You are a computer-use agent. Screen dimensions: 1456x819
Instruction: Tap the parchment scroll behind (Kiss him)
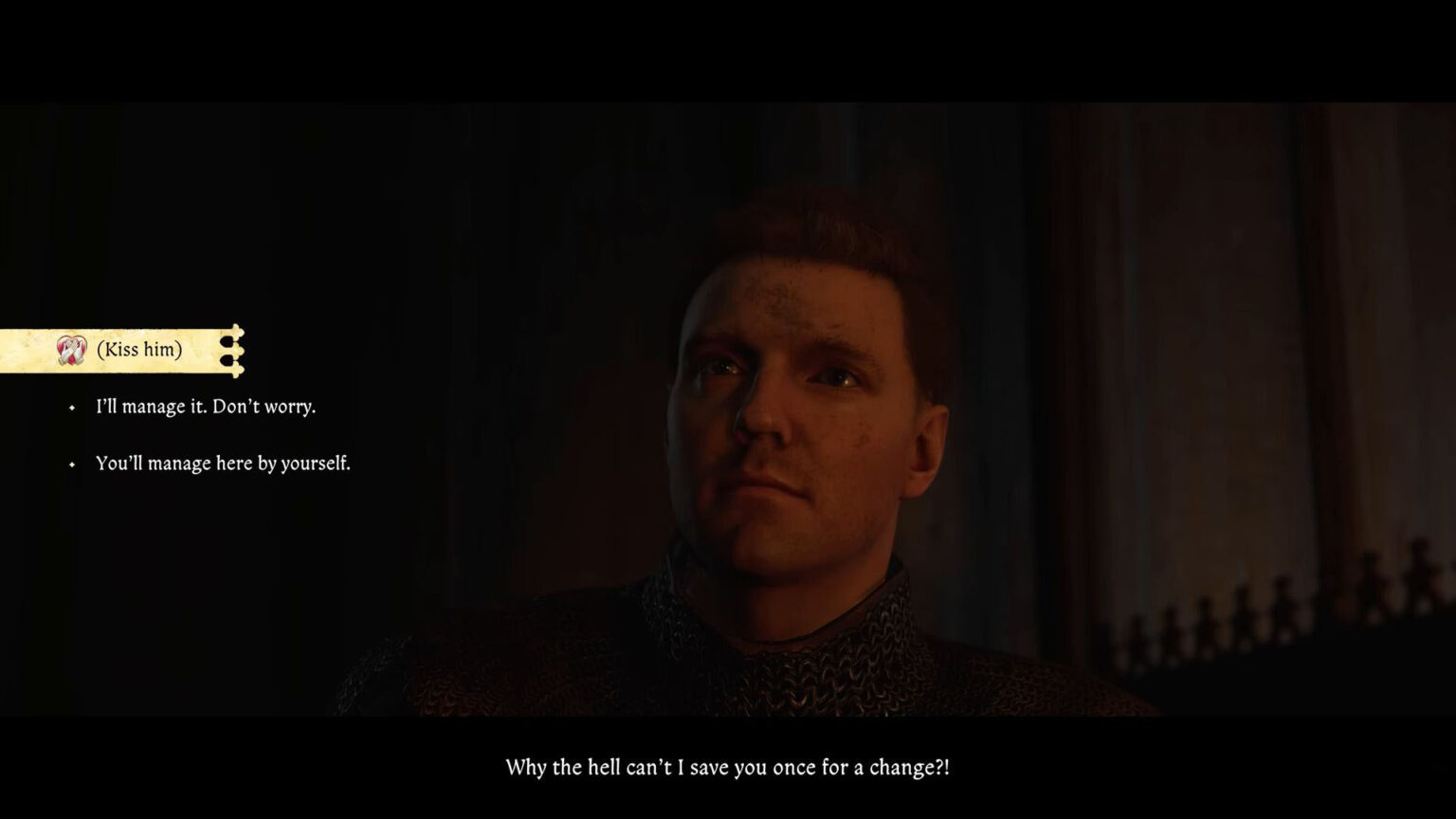114,349
